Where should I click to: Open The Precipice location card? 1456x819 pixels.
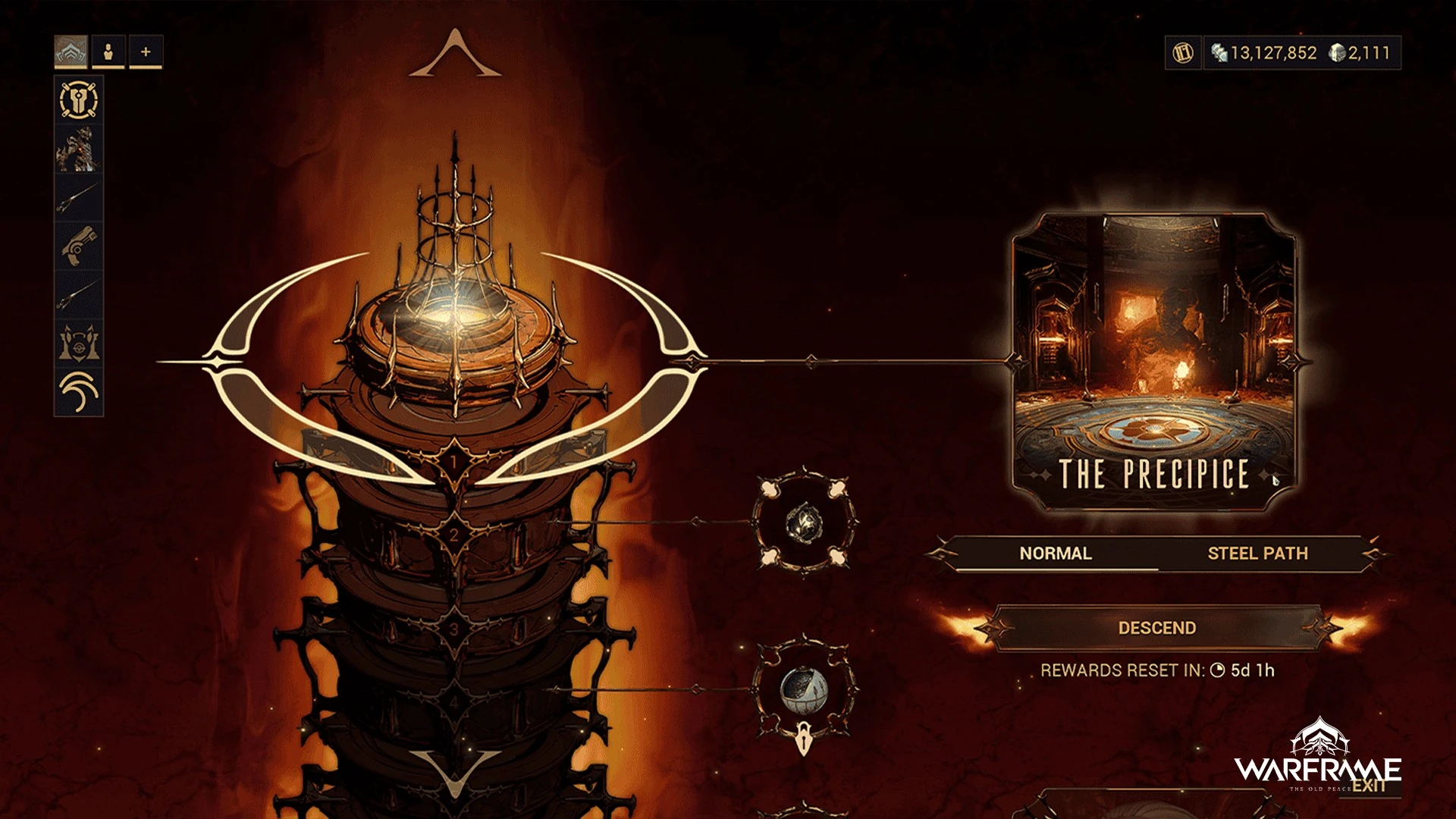(x=1153, y=361)
